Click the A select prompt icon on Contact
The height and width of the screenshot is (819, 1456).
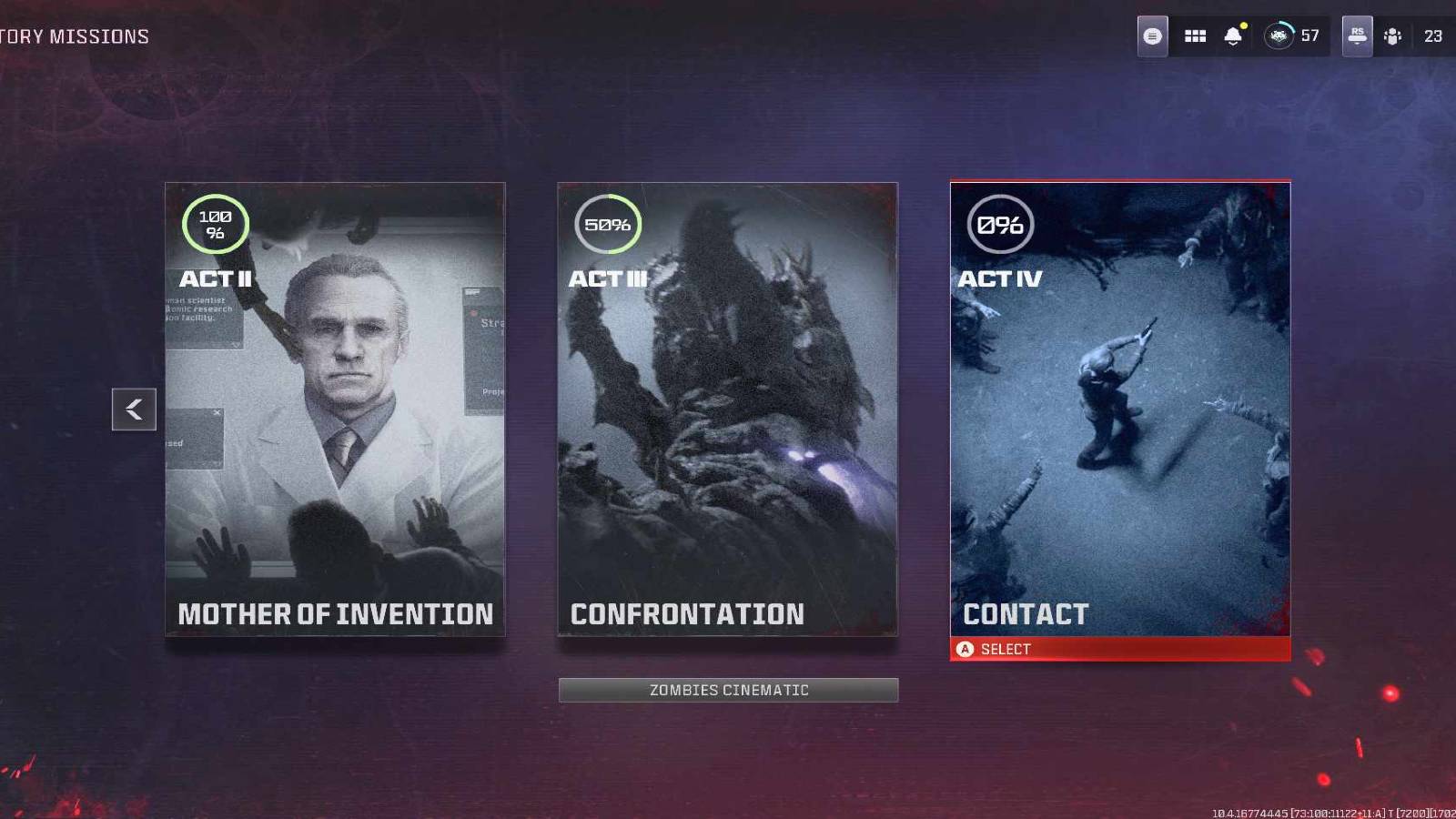pyautogui.click(x=966, y=649)
